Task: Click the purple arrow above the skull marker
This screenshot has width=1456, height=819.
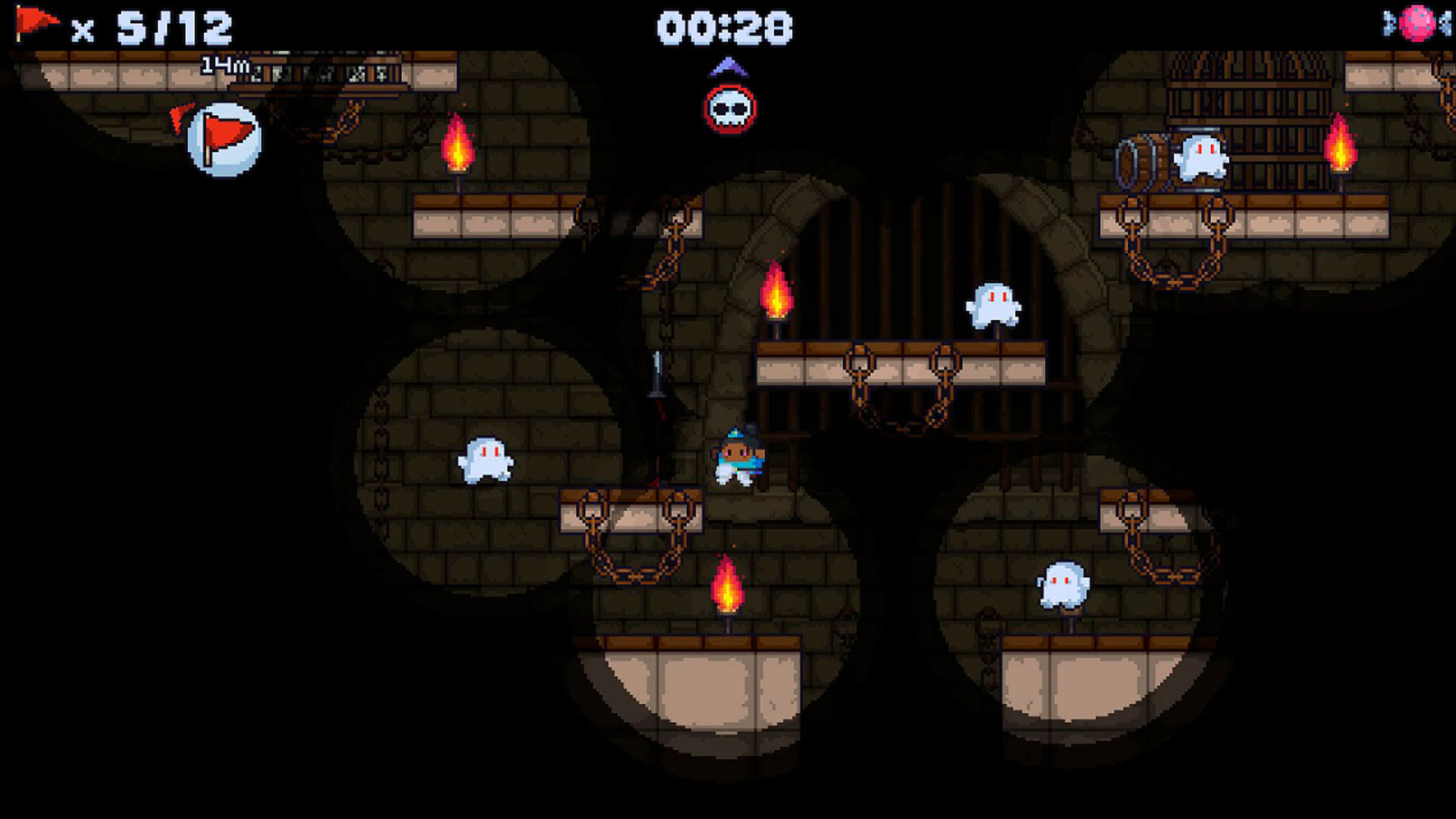Action: pyautogui.click(x=728, y=68)
